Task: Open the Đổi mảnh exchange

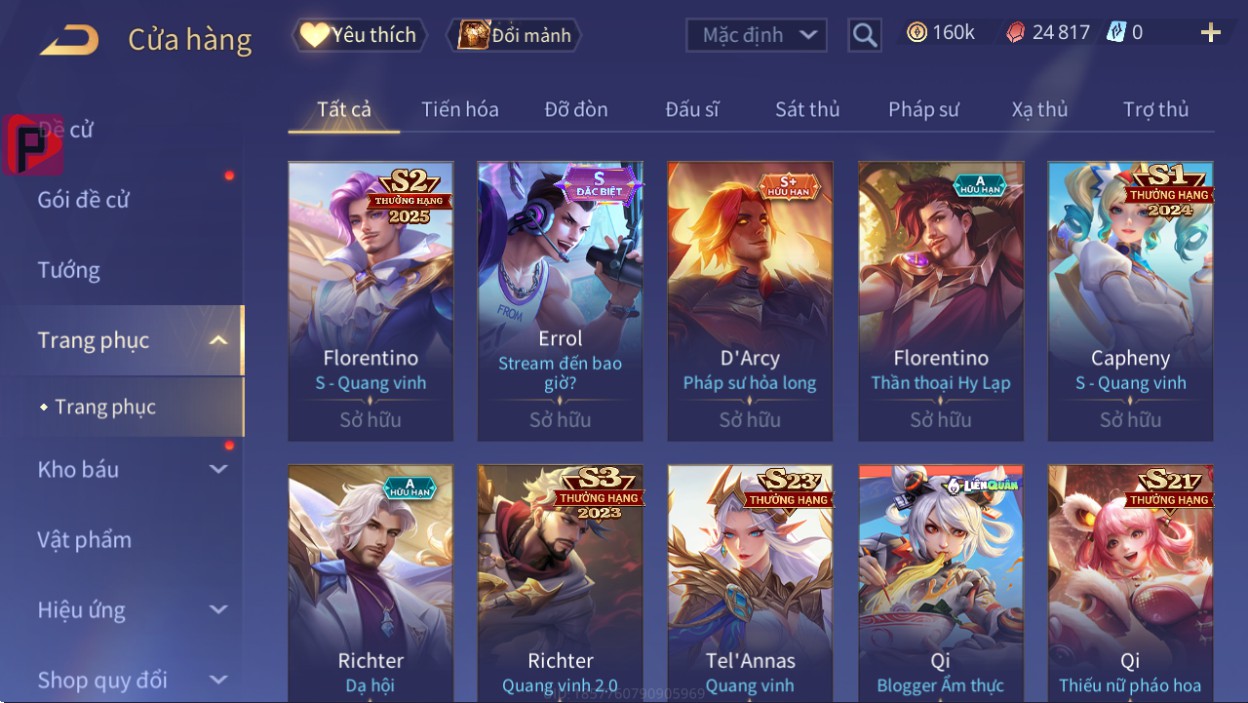Action: 514,35
